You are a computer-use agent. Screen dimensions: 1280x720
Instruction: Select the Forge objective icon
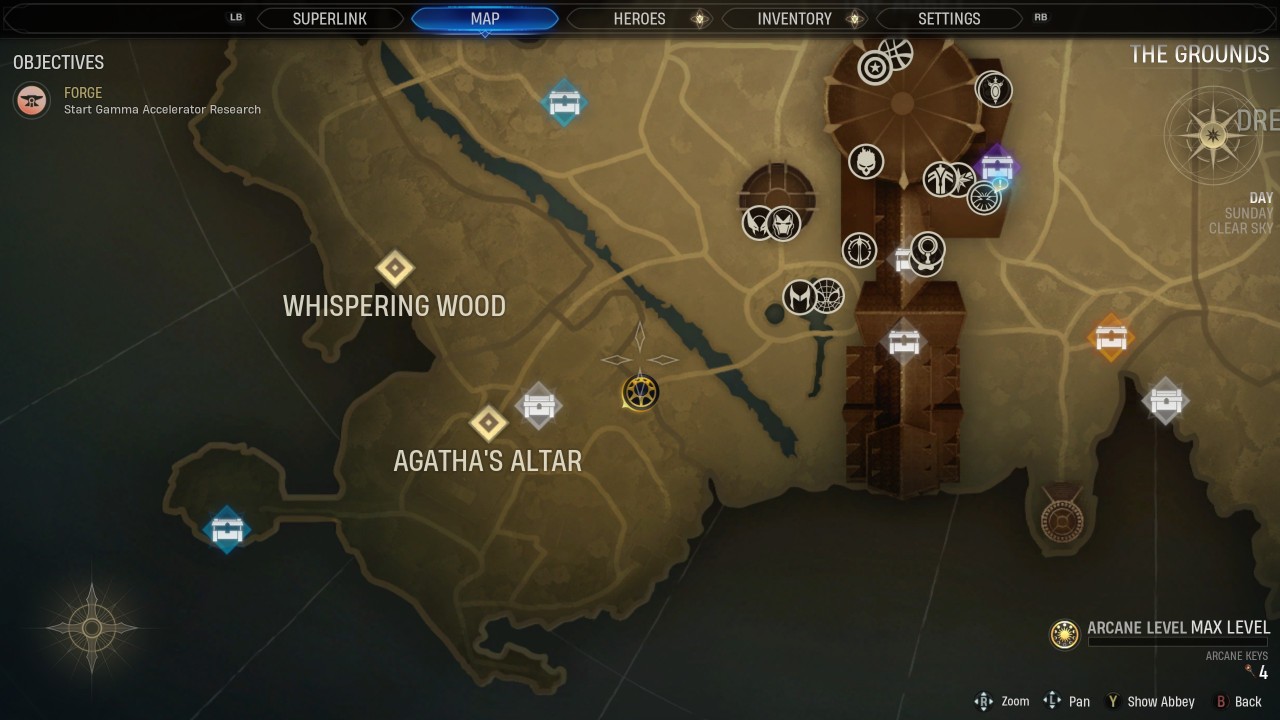click(33, 100)
